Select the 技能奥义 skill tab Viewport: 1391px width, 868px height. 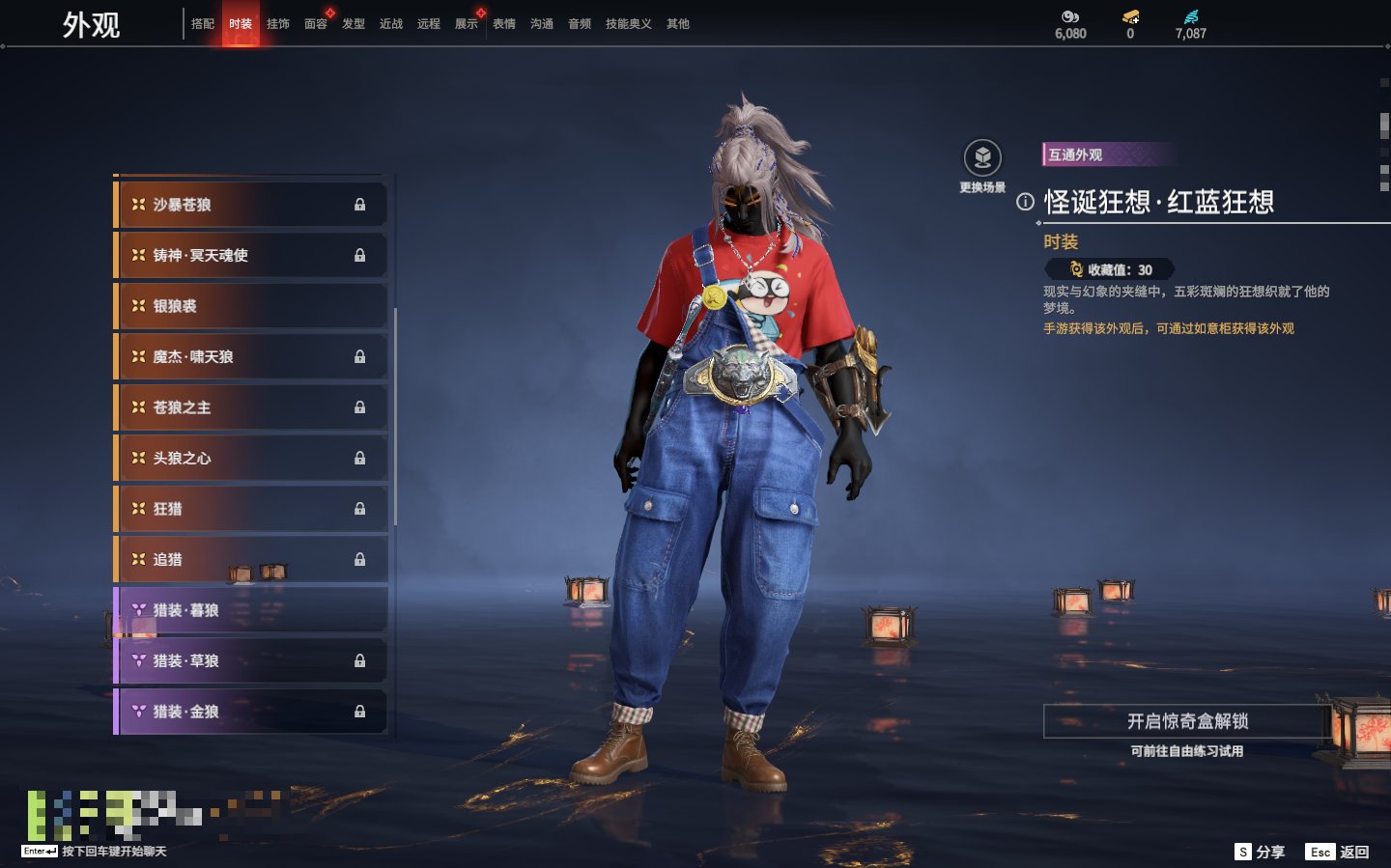point(628,24)
